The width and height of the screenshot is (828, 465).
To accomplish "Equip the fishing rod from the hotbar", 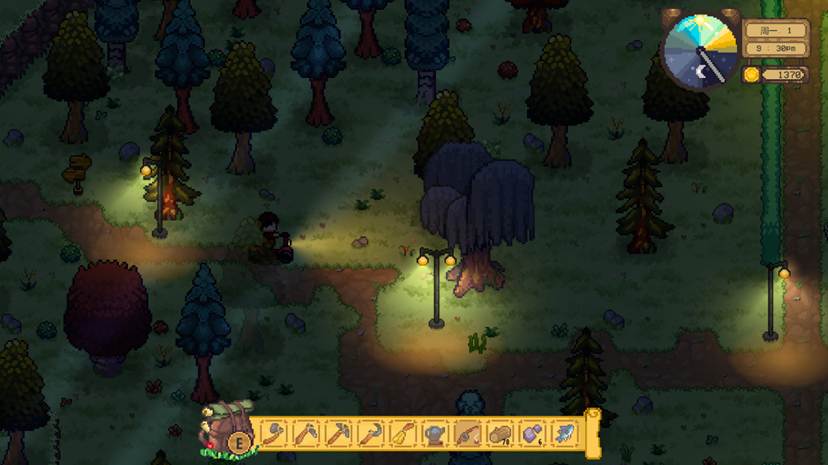I will tap(468, 434).
